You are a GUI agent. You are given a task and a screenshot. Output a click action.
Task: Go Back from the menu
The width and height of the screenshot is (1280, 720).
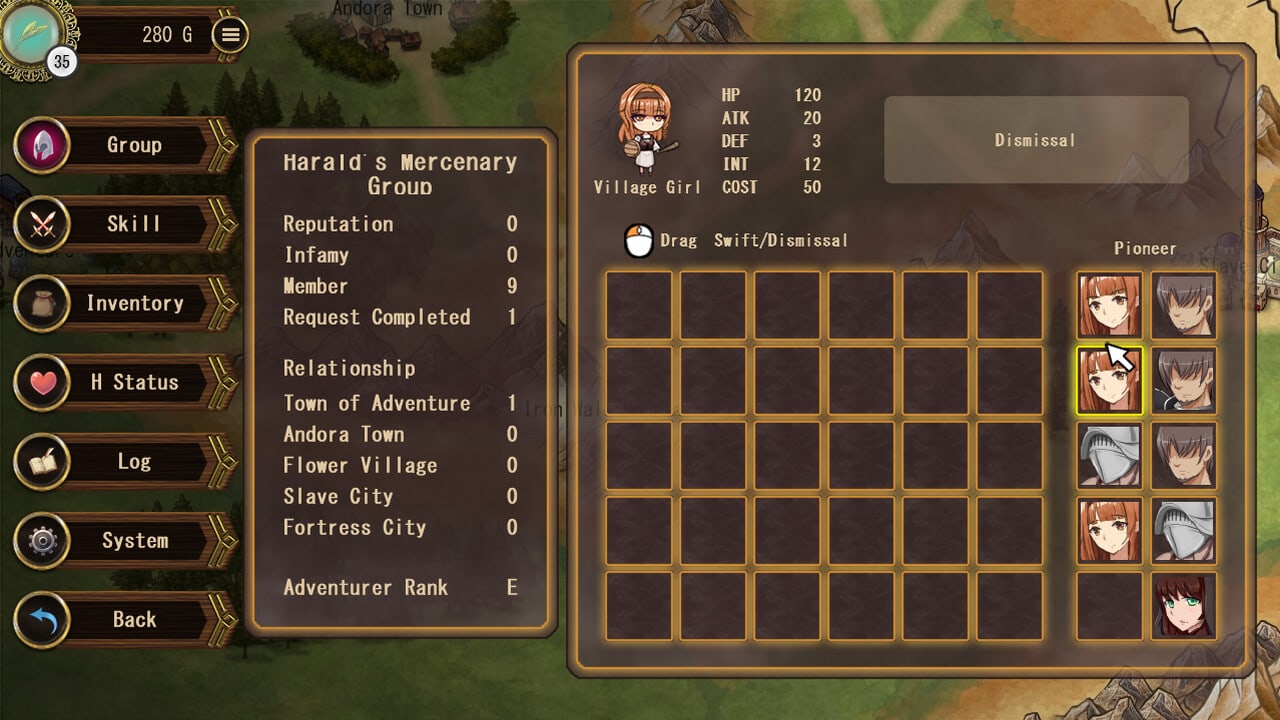[x=133, y=619]
